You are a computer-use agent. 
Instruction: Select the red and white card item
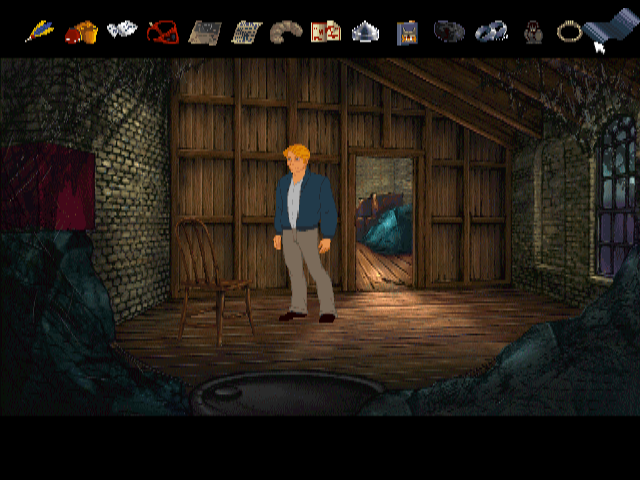[326, 31]
